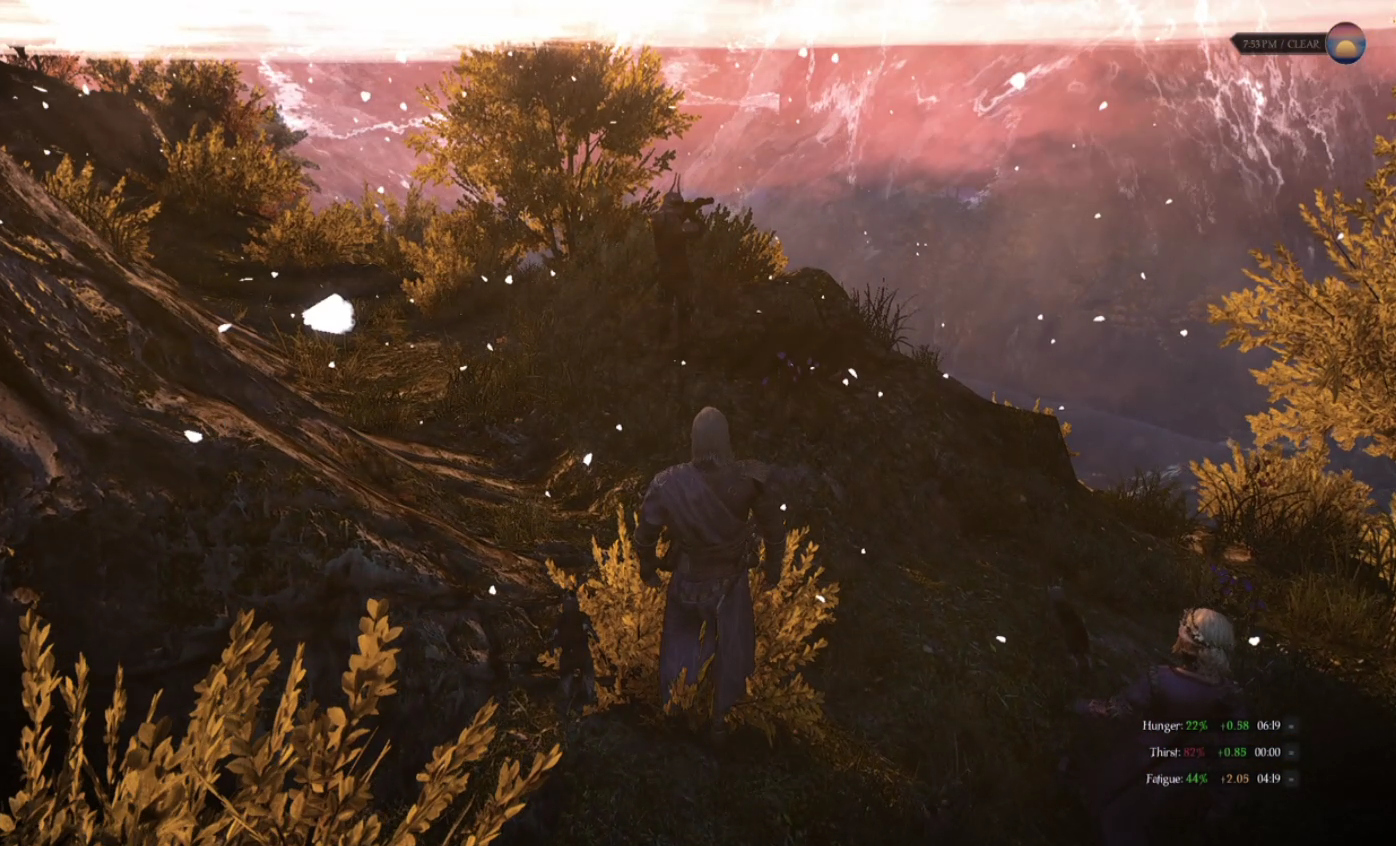The height and width of the screenshot is (846, 1396).
Task: Select the sunset time-of-day icon
Action: (x=1345, y=43)
